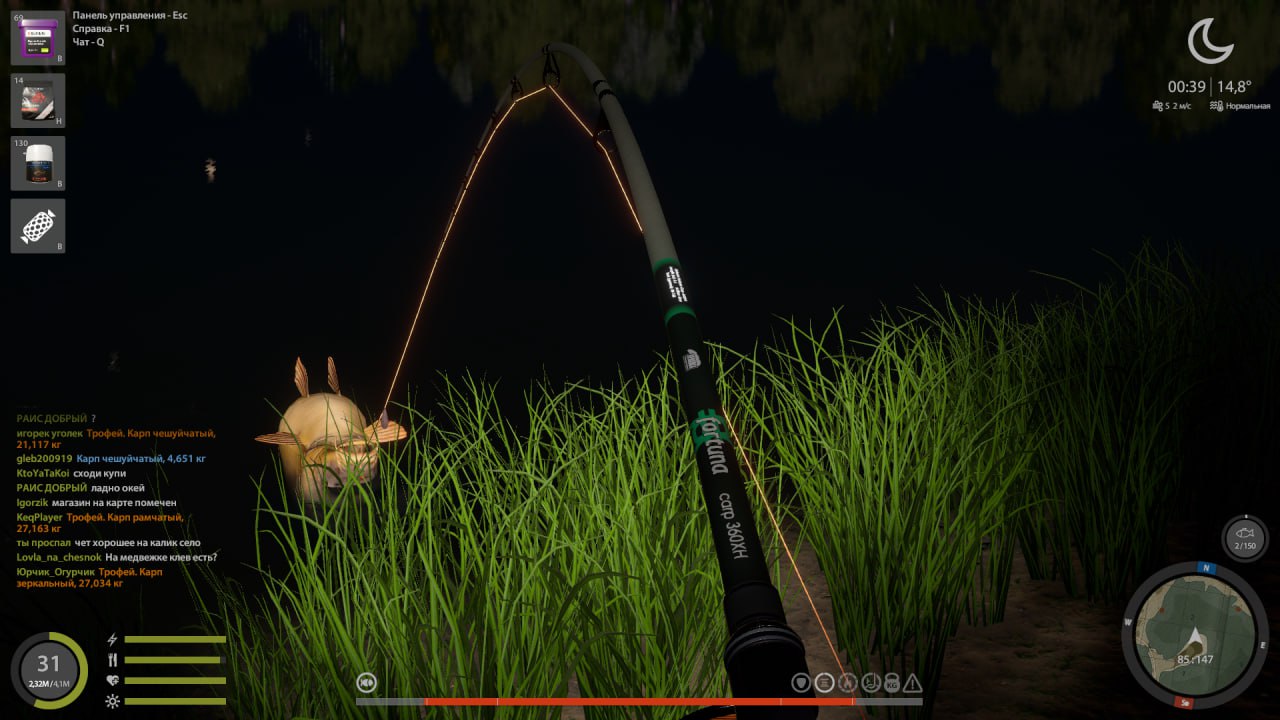Click the shield status icon
The width and height of the screenshot is (1280, 720).
[801, 683]
